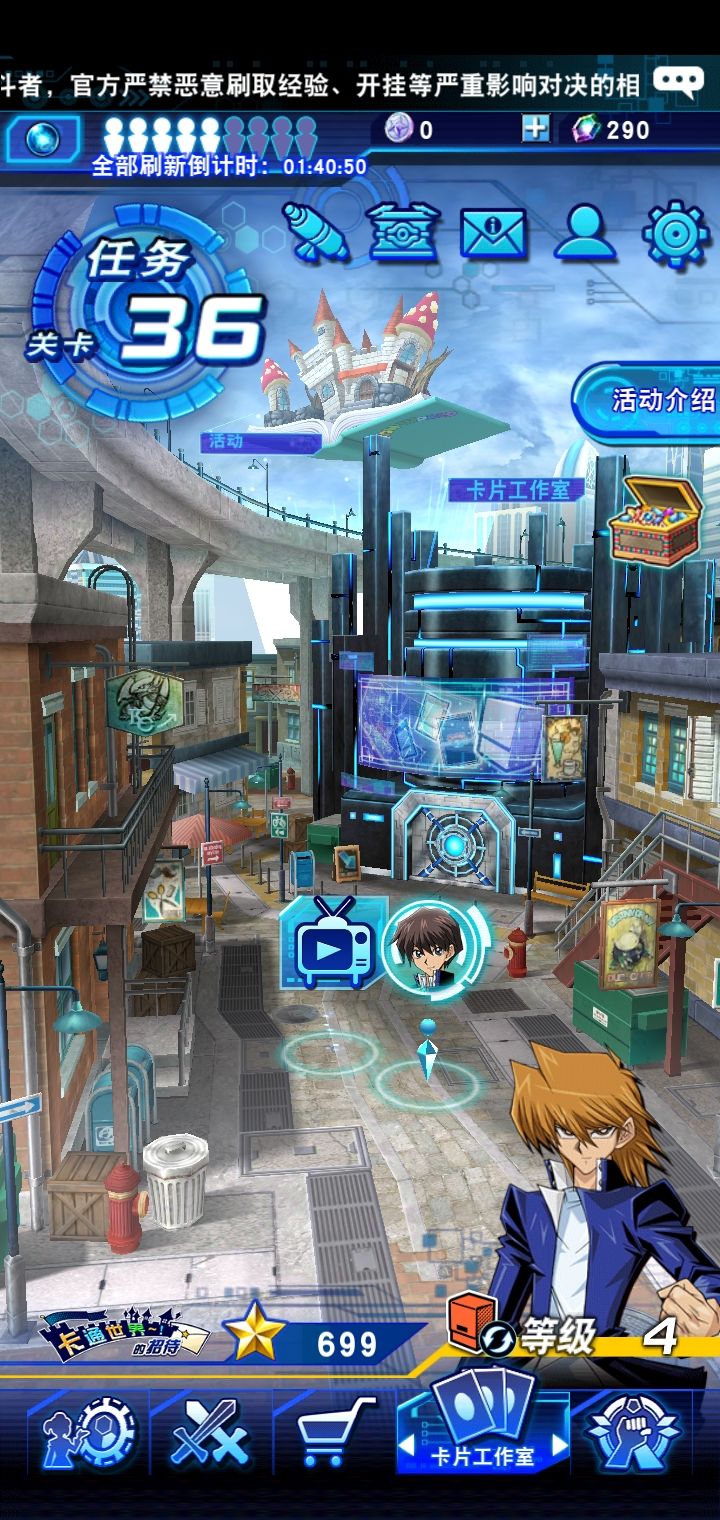Open the megaphone notifications icon
The height and width of the screenshot is (1520, 720).
[x=315, y=233]
